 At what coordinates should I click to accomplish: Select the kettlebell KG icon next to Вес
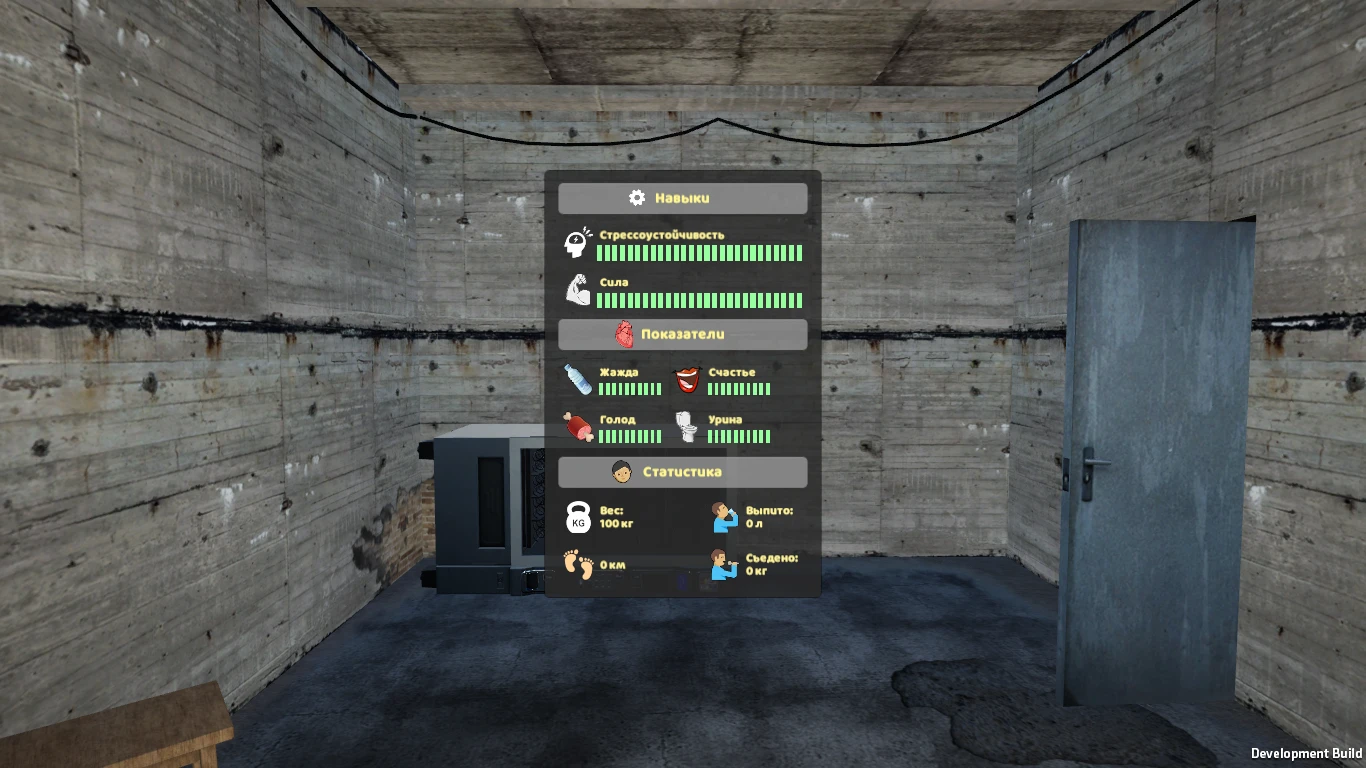click(576, 518)
